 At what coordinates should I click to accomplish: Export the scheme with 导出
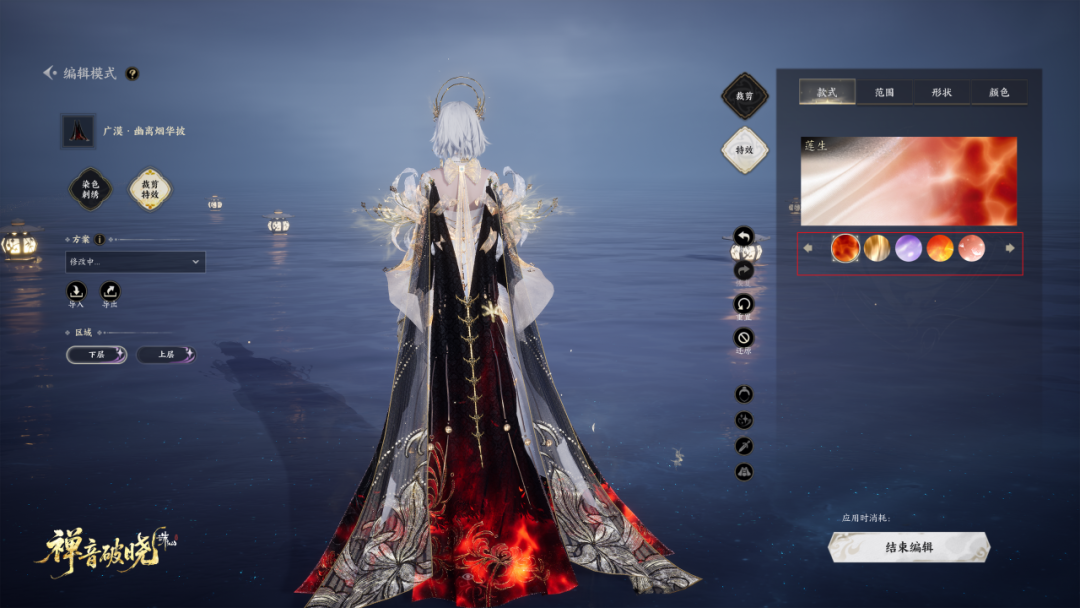click(110, 292)
